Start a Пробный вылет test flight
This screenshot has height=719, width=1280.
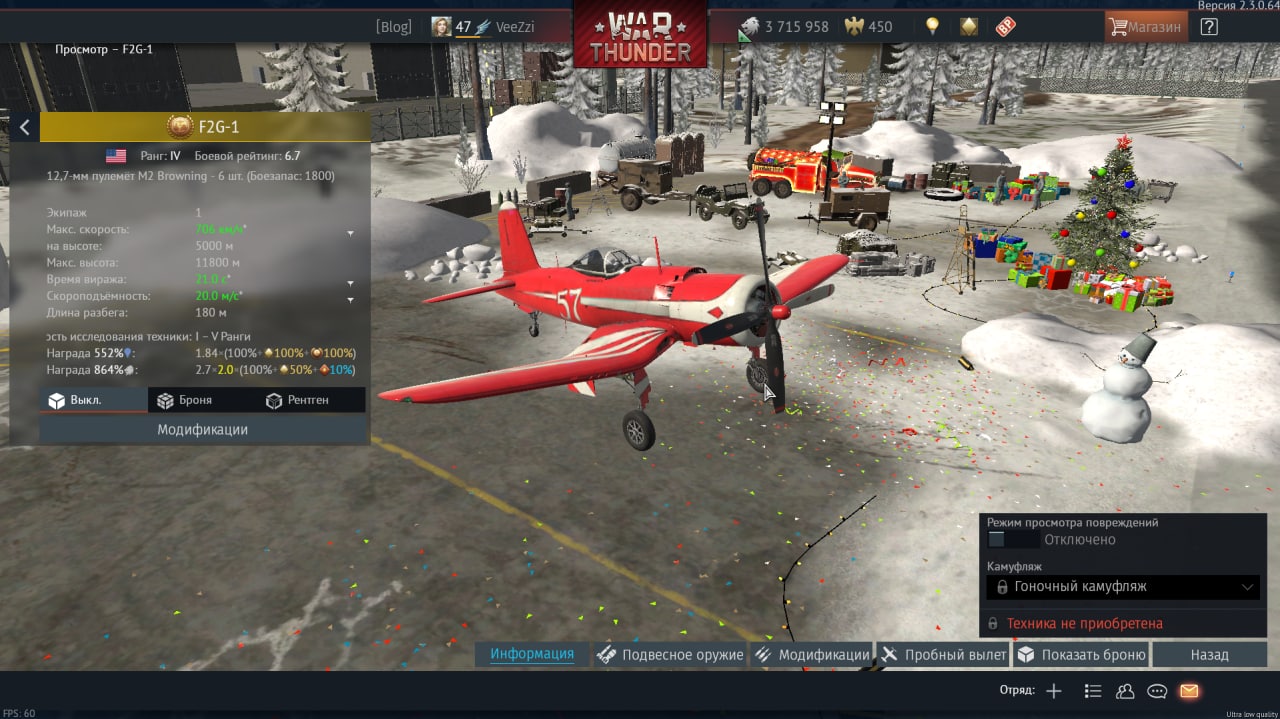944,655
